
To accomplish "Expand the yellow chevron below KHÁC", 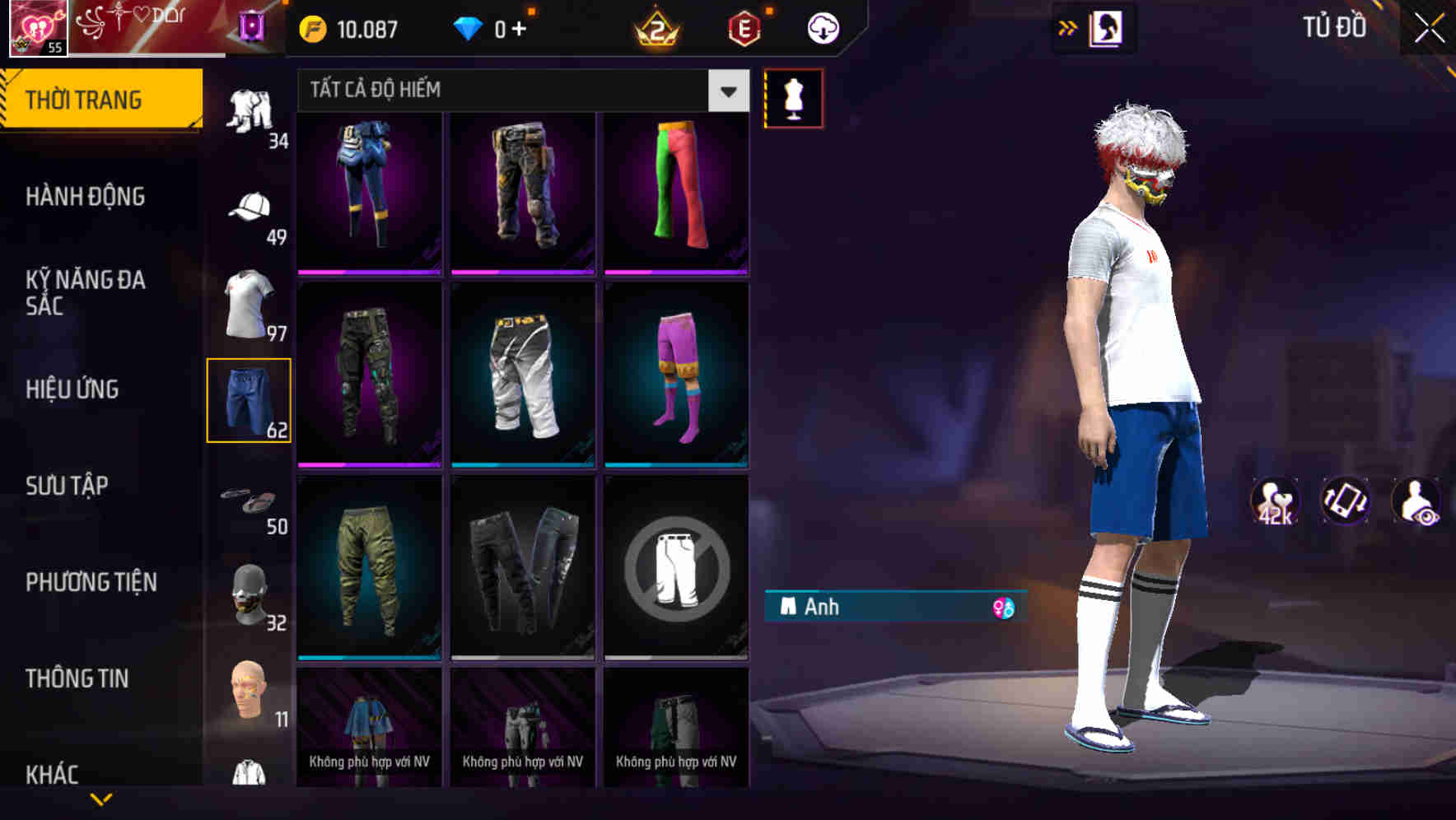I will [103, 800].
